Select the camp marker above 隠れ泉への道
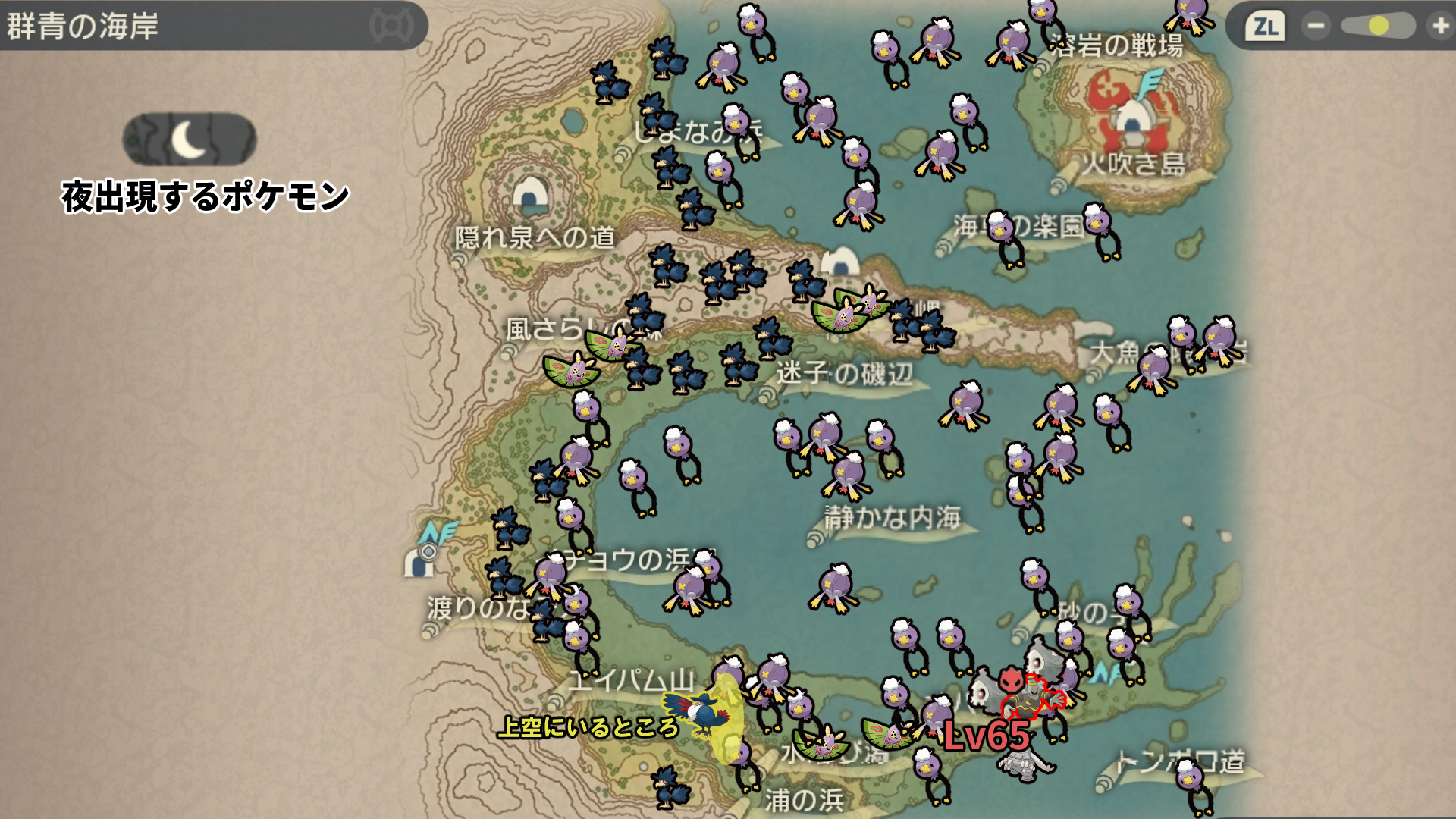This screenshot has height=819, width=1456. click(530, 195)
